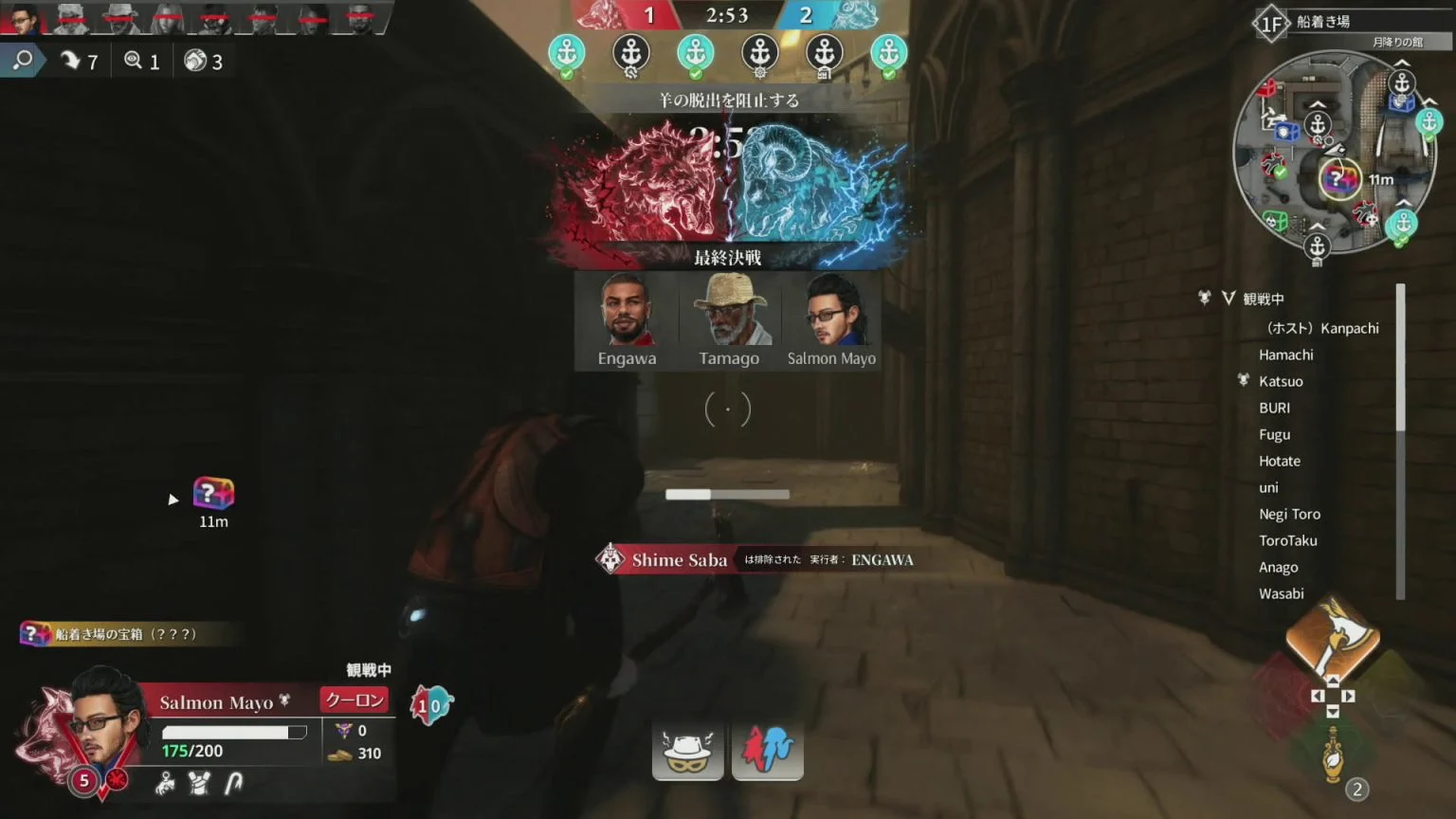Choose Katsuo in the spectating list
Image resolution: width=1456 pixels, height=819 pixels.
click(x=1281, y=381)
